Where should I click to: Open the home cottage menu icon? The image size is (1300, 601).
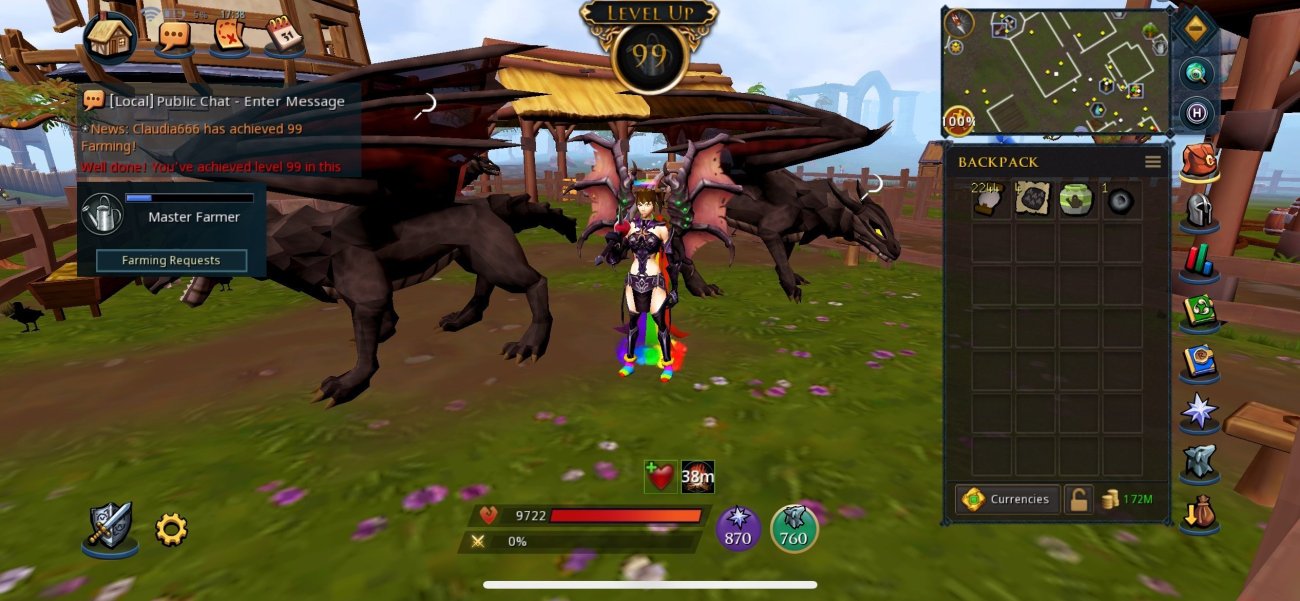coord(110,38)
